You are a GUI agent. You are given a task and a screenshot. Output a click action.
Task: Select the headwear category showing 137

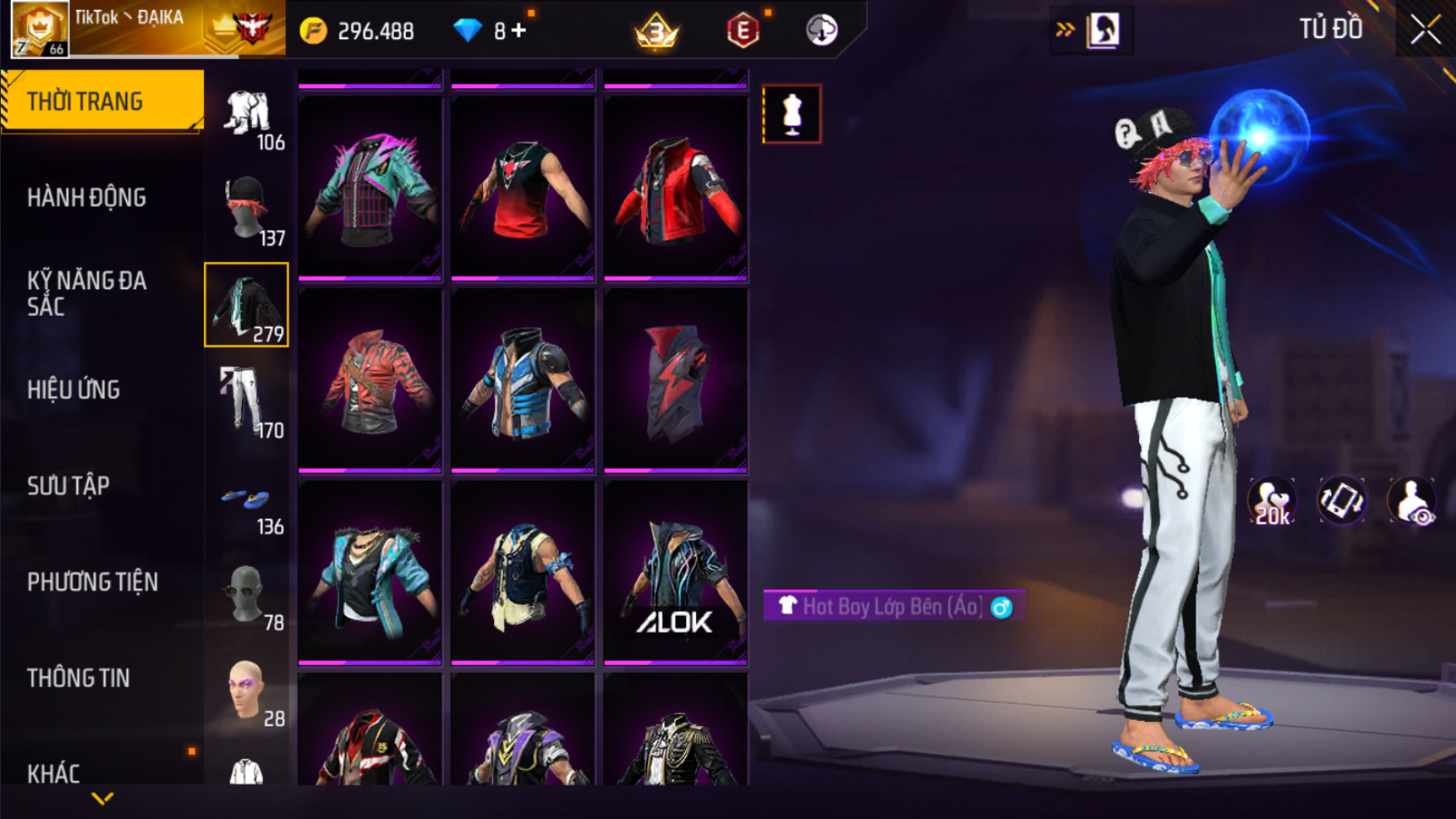[247, 210]
